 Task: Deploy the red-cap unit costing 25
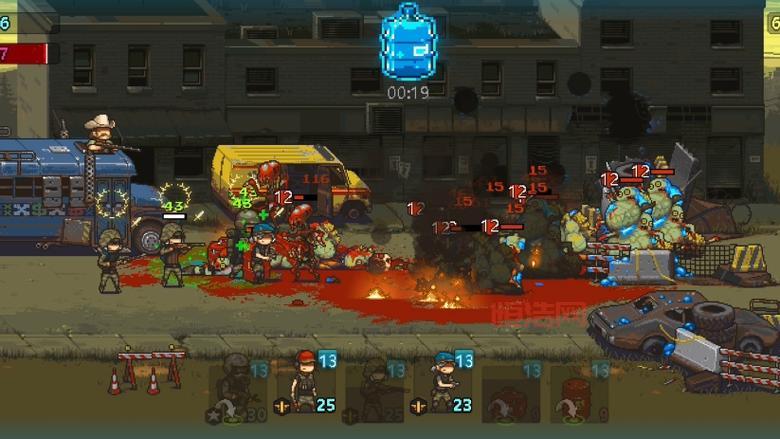tap(304, 385)
